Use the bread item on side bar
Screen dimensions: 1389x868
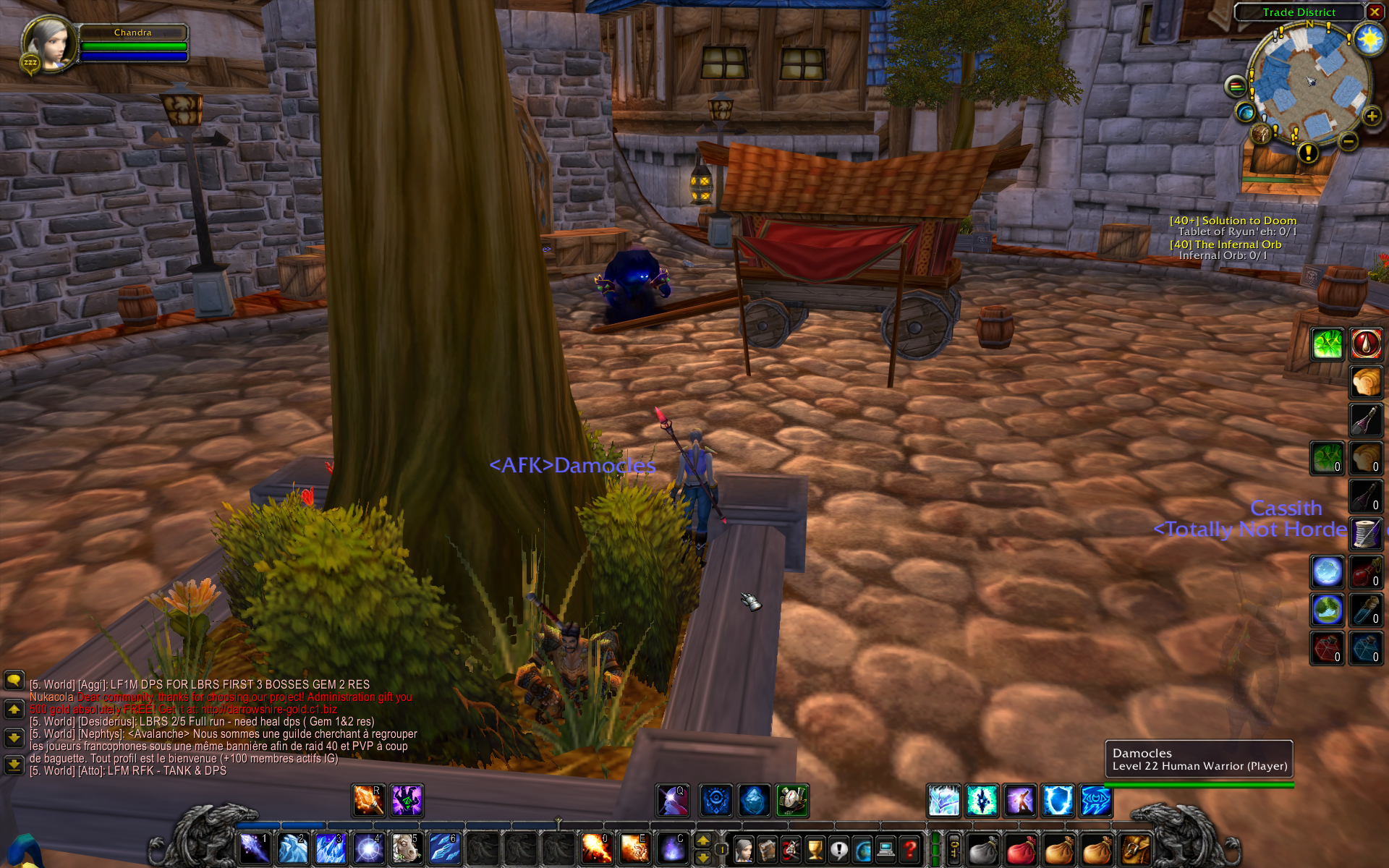point(1366,382)
